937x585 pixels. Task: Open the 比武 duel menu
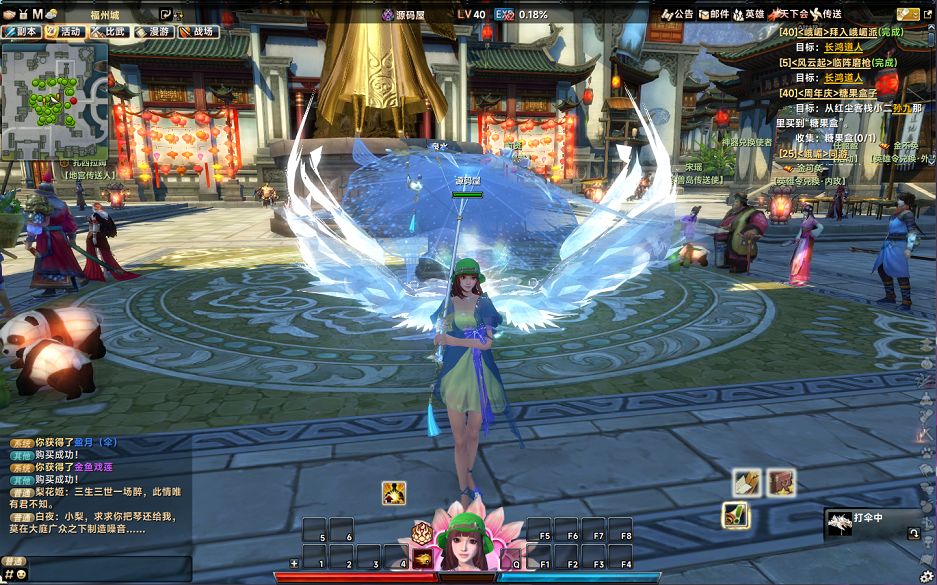pyautogui.click(x=110, y=31)
